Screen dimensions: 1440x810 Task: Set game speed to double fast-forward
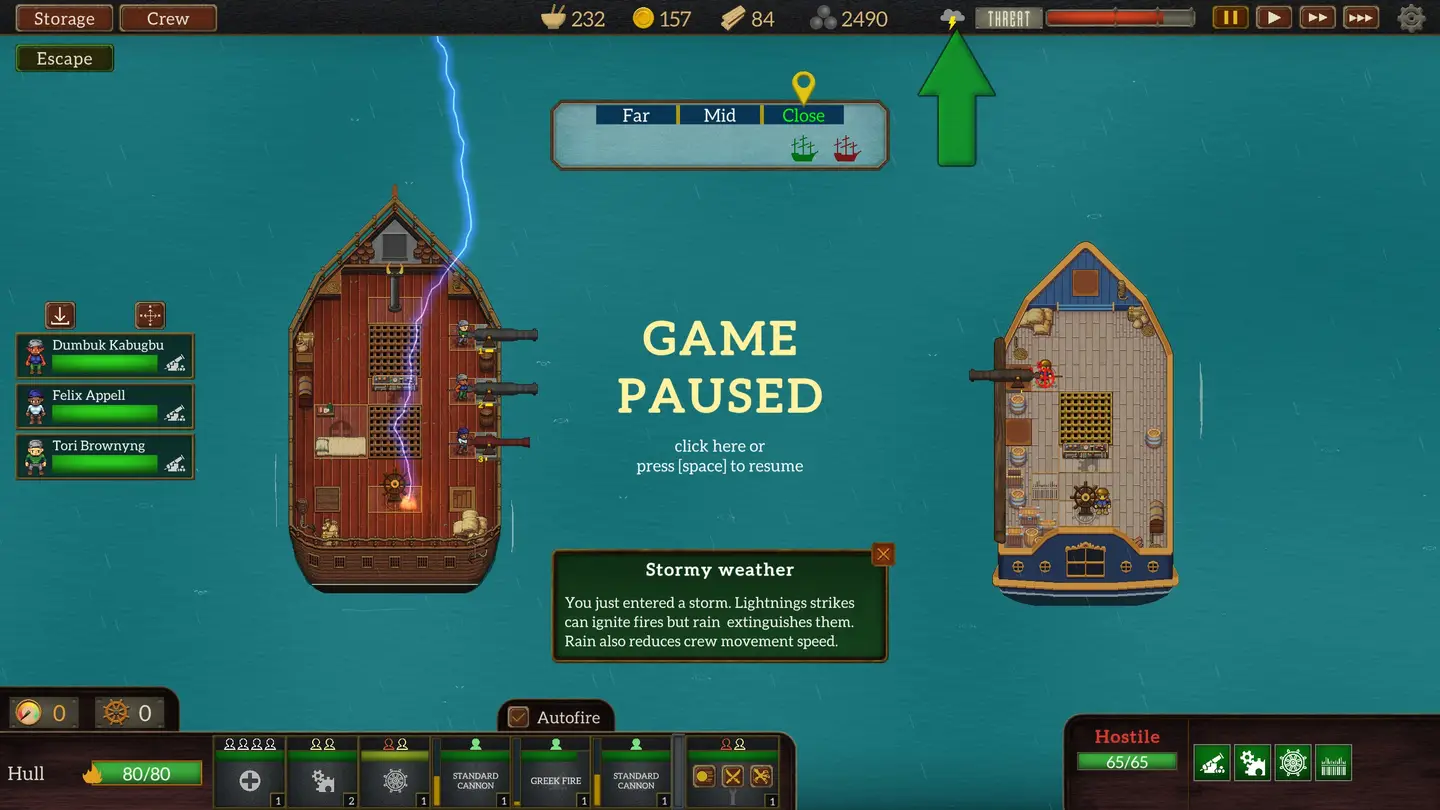(1317, 18)
